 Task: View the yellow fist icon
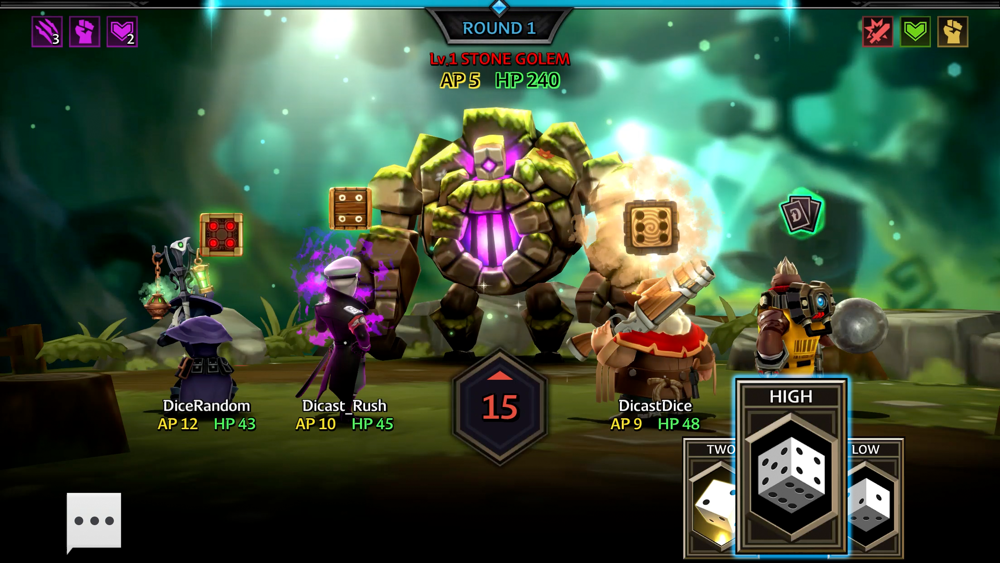pos(952,32)
